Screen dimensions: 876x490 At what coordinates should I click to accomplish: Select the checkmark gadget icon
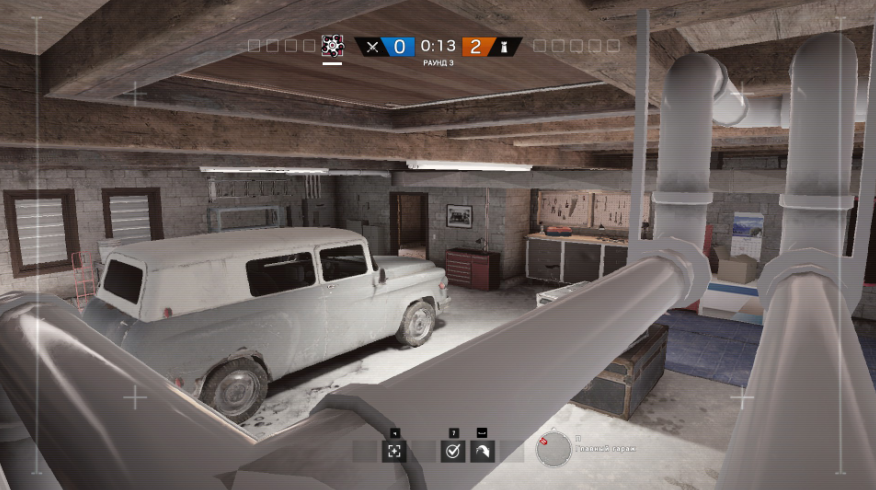[x=454, y=451]
